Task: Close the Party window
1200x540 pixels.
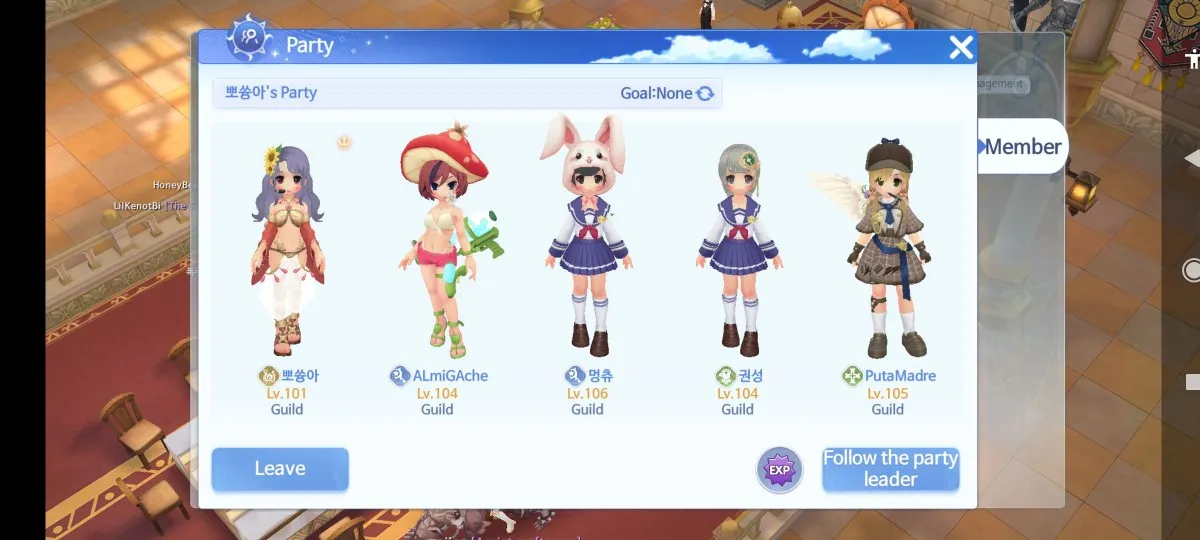Action: [x=960, y=47]
